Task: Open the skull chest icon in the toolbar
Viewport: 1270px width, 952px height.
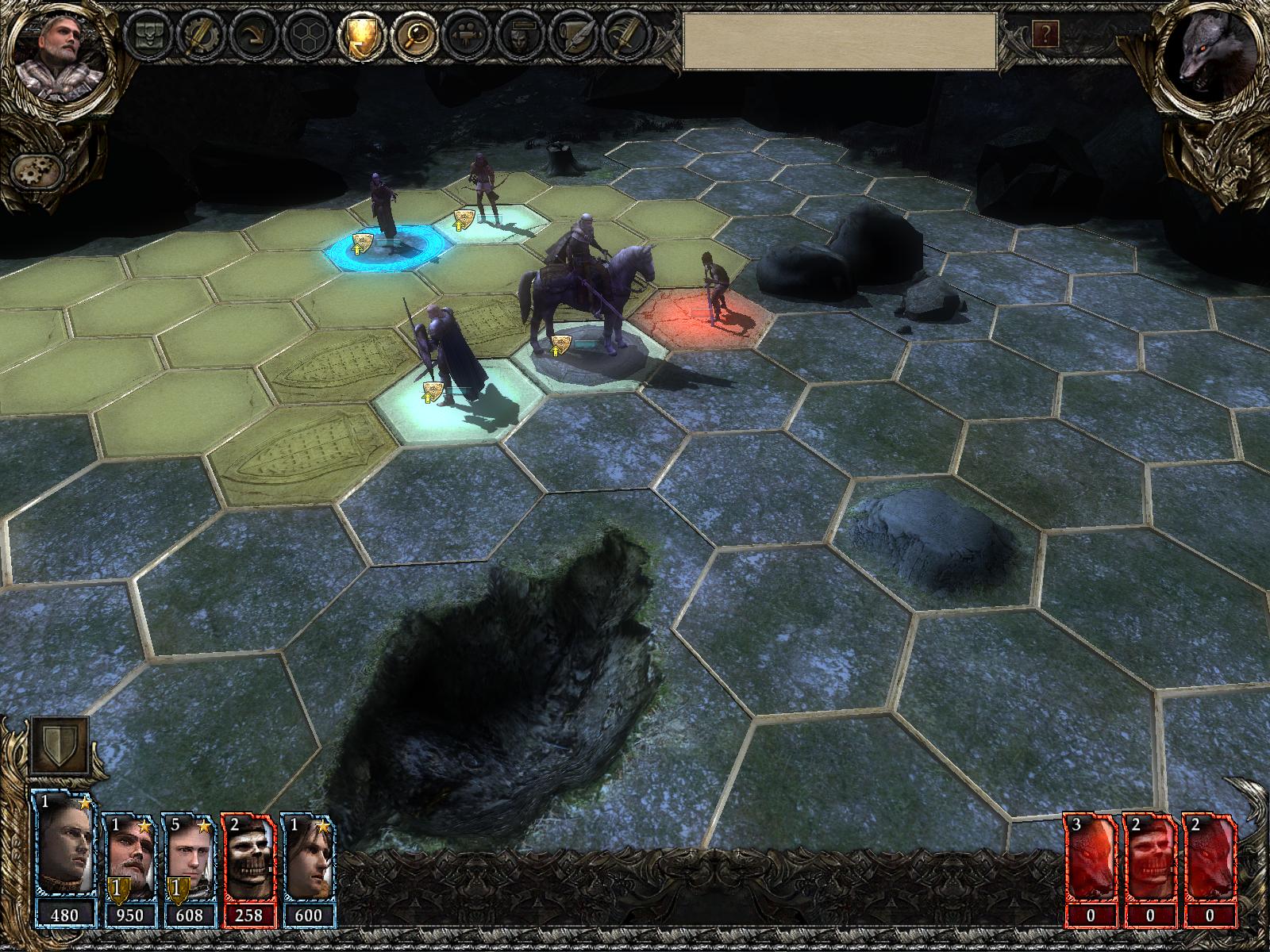Action: pos(148,36)
